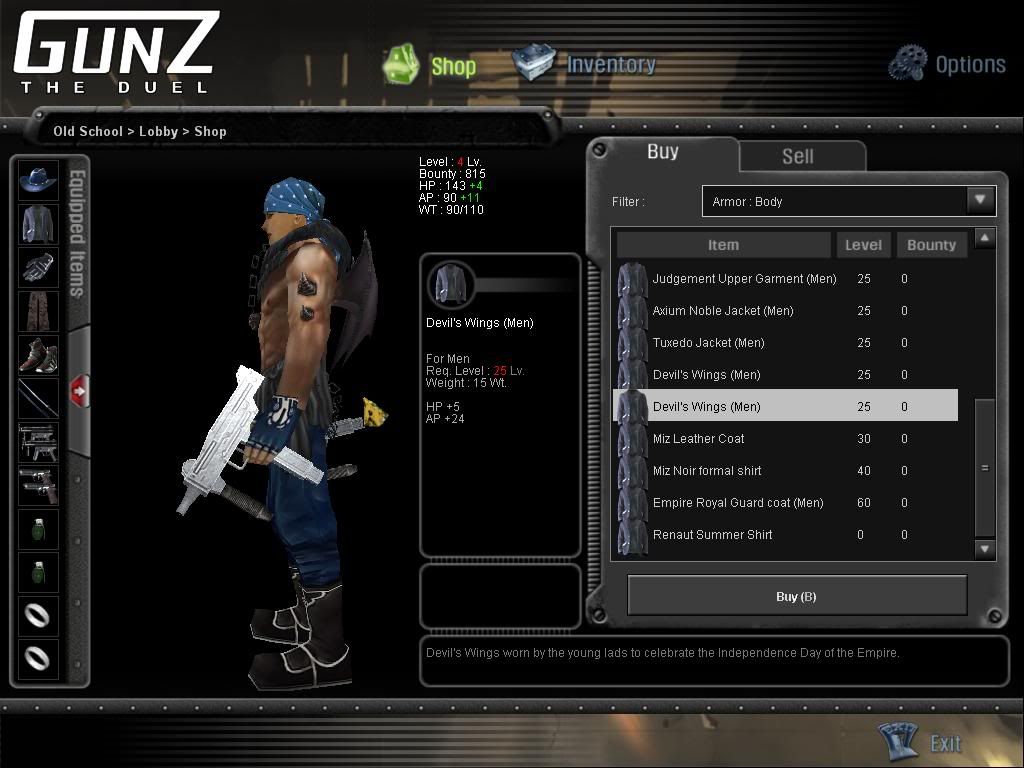This screenshot has height=768, width=1024.
Task: Sort the list by Bounty column
Action: (930, 245)
